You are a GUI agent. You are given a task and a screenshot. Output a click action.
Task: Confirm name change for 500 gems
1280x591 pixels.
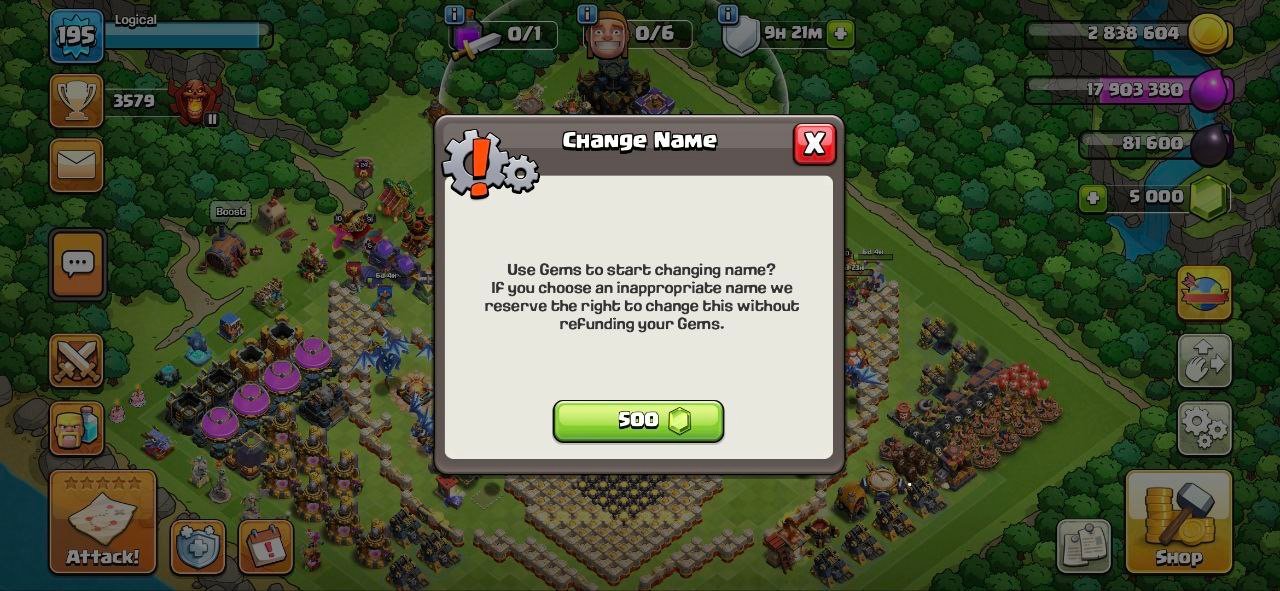[638, 421]
